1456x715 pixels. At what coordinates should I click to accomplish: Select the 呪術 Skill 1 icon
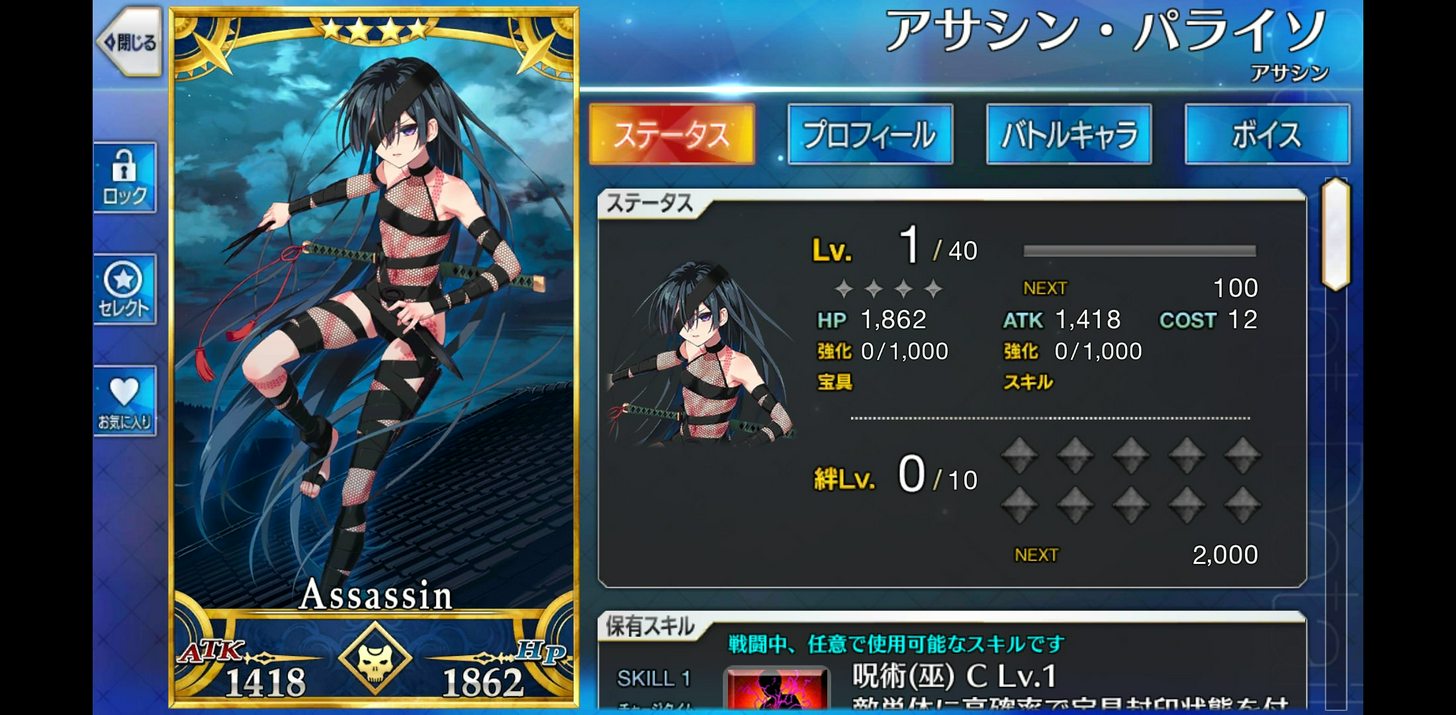point(777,689)
